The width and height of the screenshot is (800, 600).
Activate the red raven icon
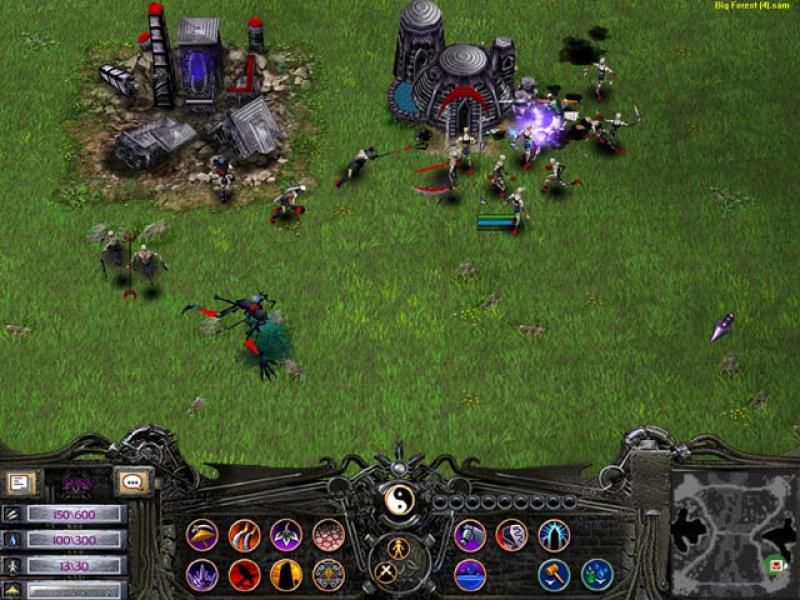244,575
